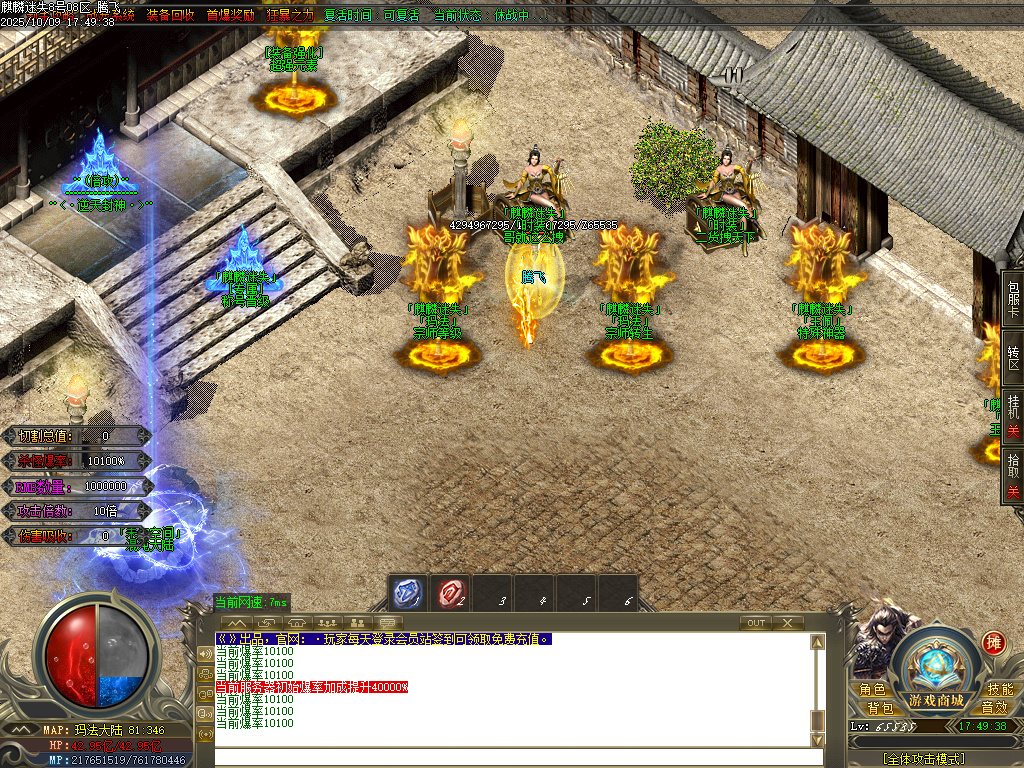Toggle the 挂机 auto-battle switch
This screenshot has height=768, width=1024.
click(x=1013, y=419)
